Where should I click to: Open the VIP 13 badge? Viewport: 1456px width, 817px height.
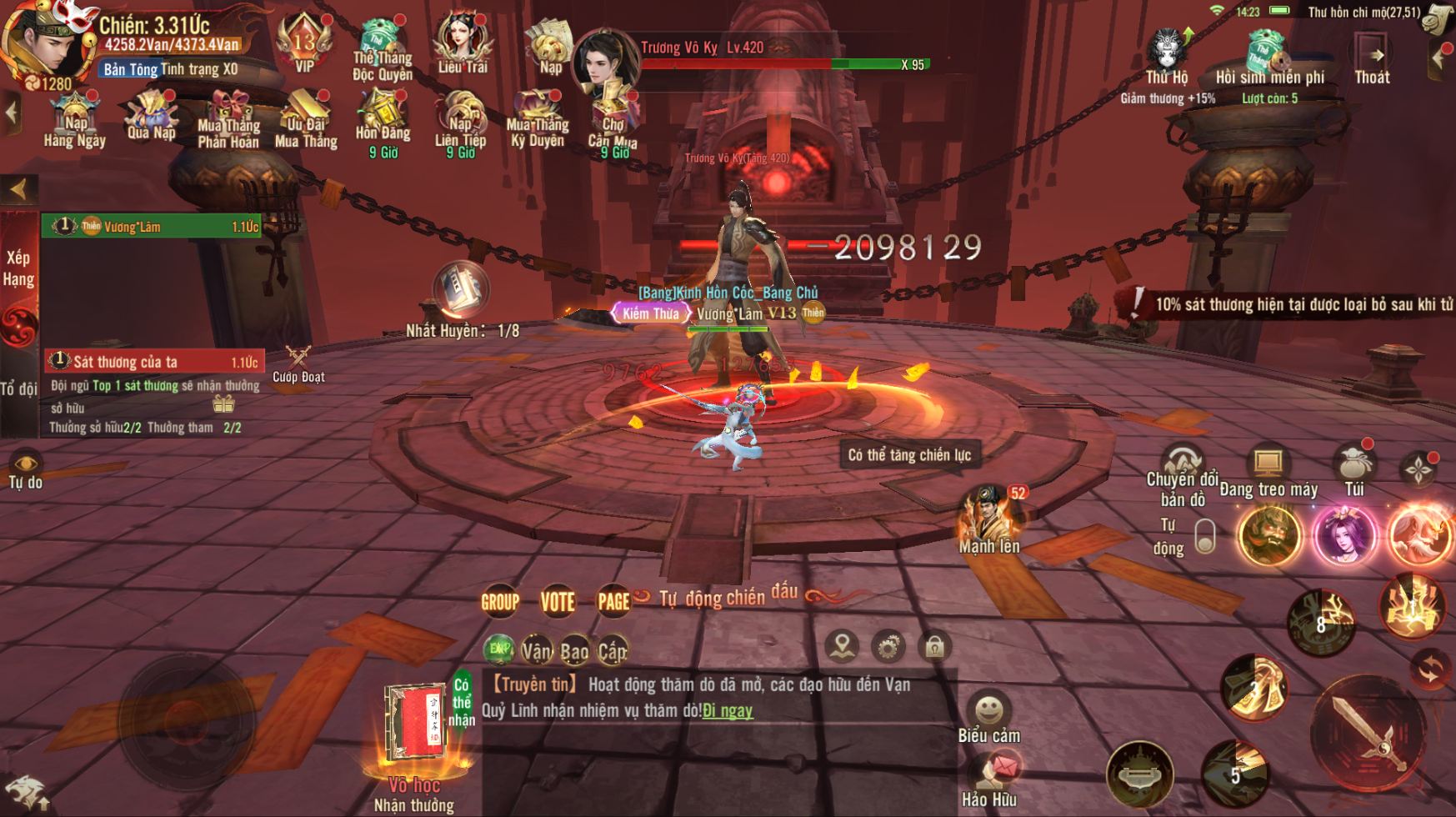[x=304, y=43]
